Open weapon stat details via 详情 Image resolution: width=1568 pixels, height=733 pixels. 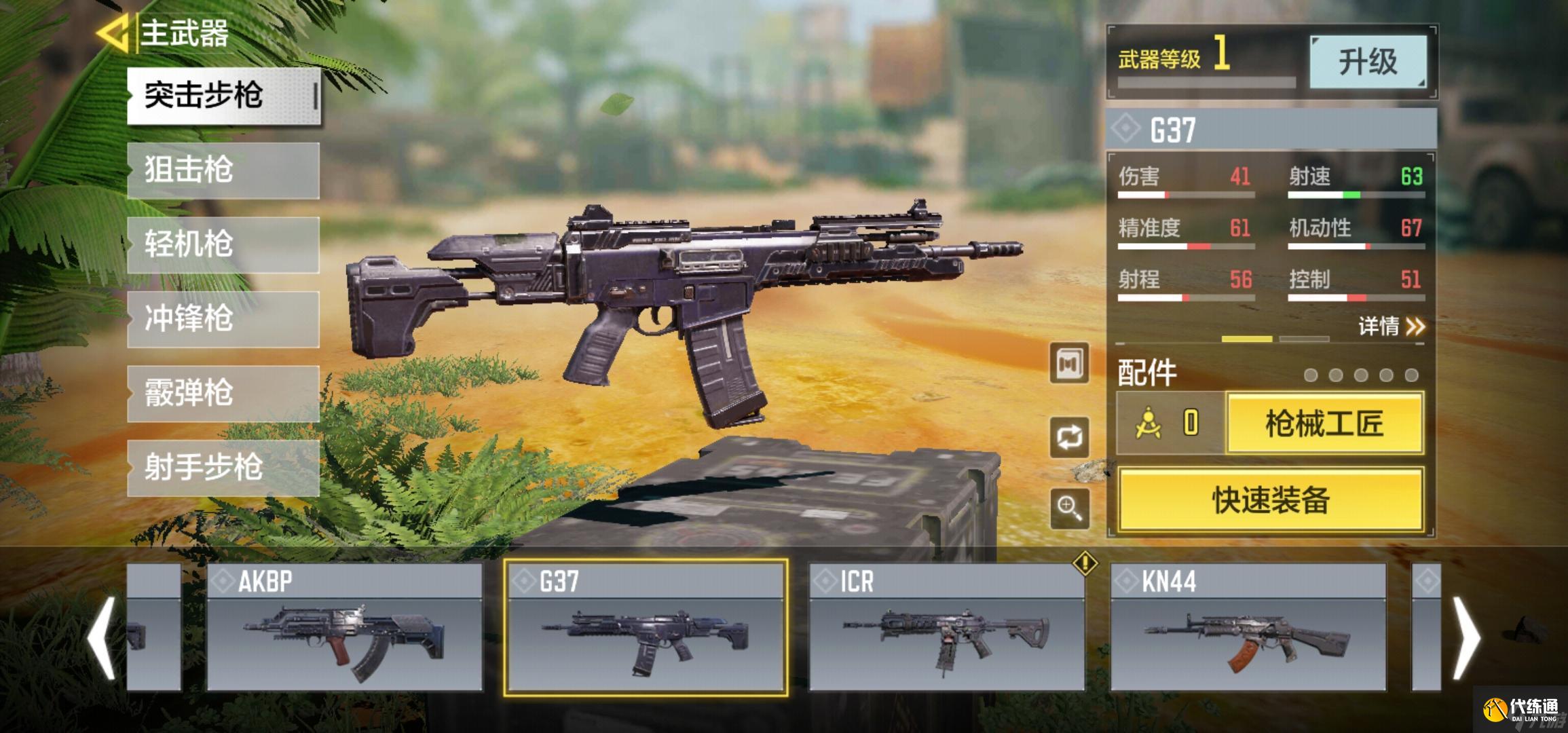(1391, 326)
